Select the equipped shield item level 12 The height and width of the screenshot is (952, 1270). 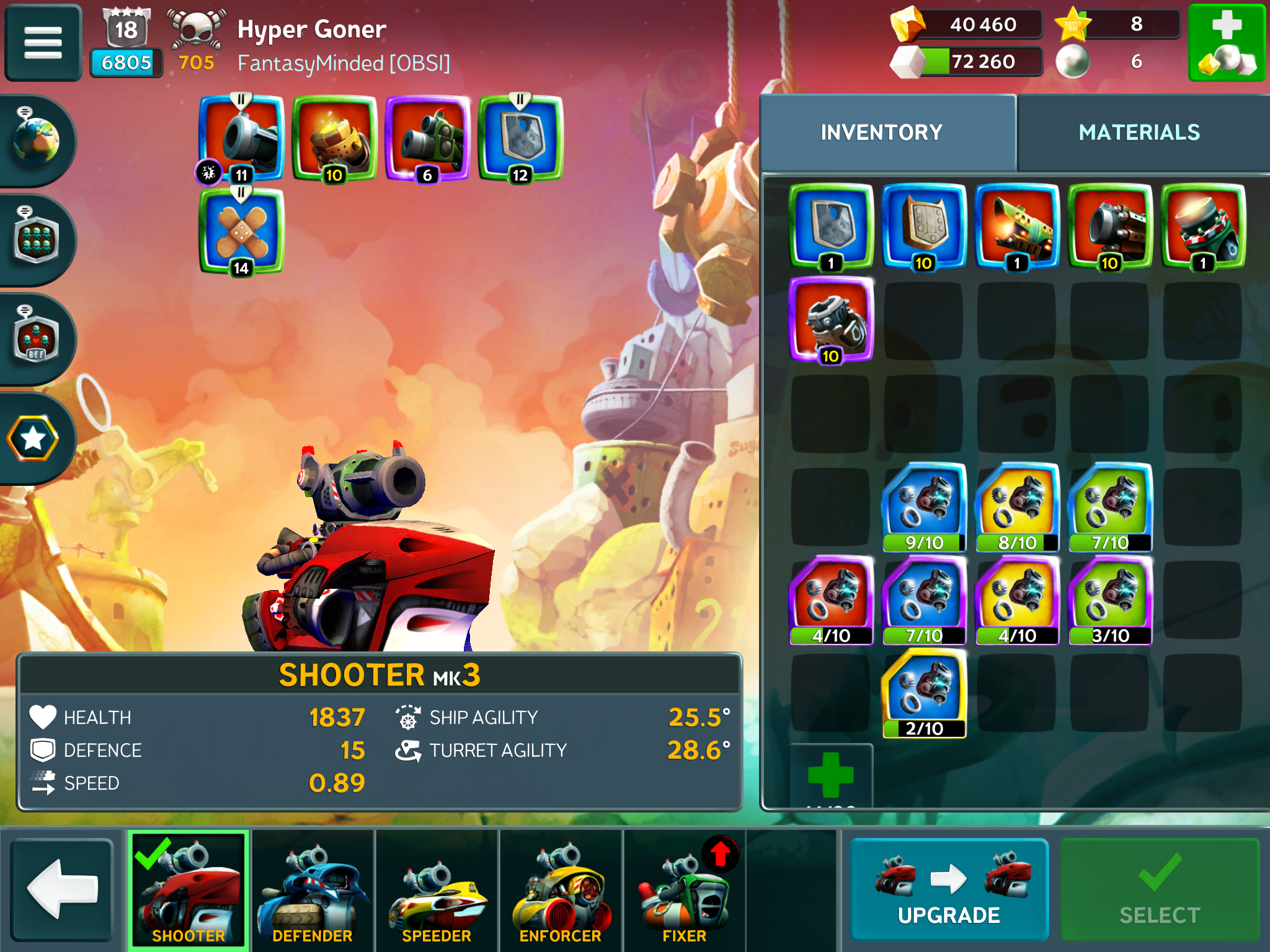[520, 138]
